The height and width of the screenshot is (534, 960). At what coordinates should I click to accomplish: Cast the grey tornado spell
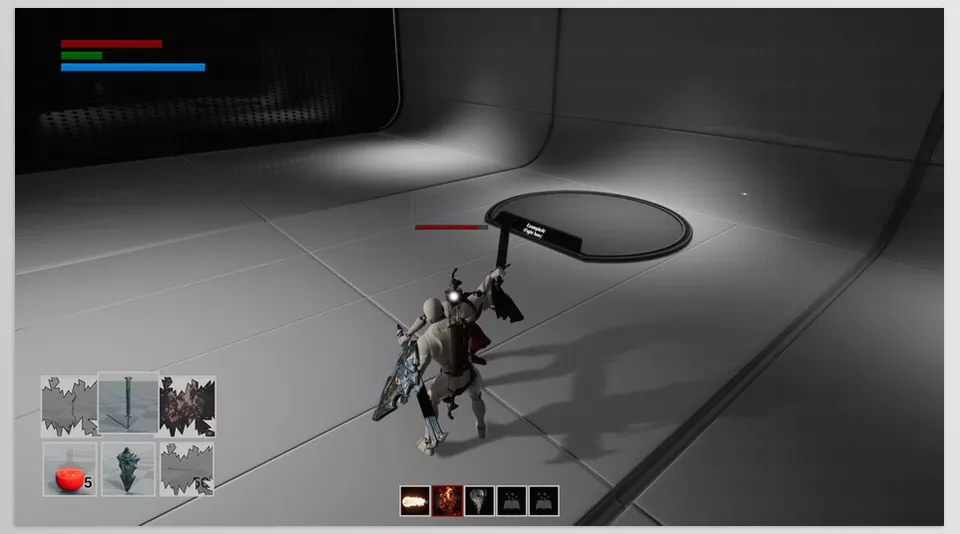479,501
